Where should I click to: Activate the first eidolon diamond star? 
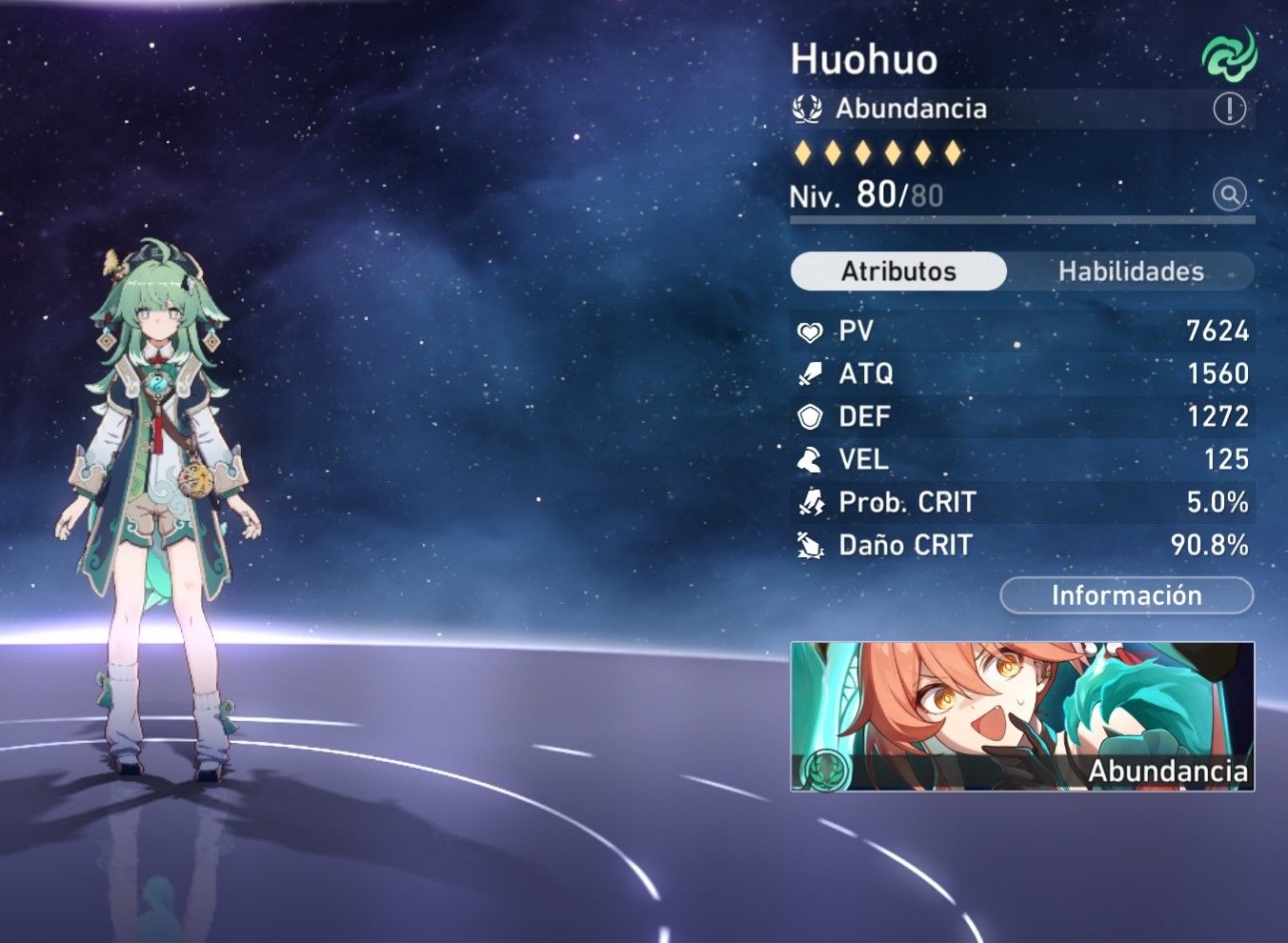click(x=803, y=153)
